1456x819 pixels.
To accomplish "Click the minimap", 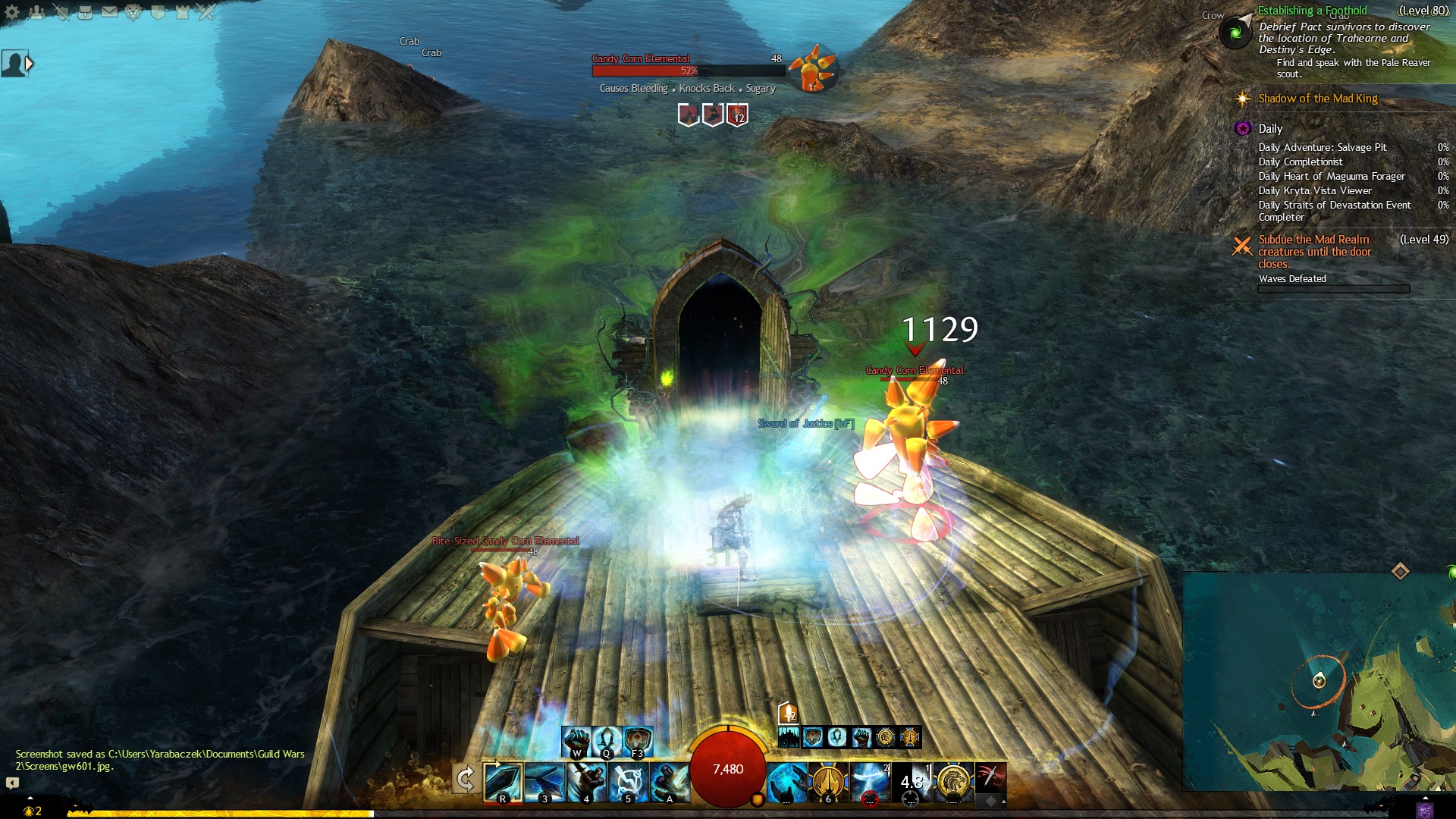I will pyautogui.click(x=1319, y=681).
